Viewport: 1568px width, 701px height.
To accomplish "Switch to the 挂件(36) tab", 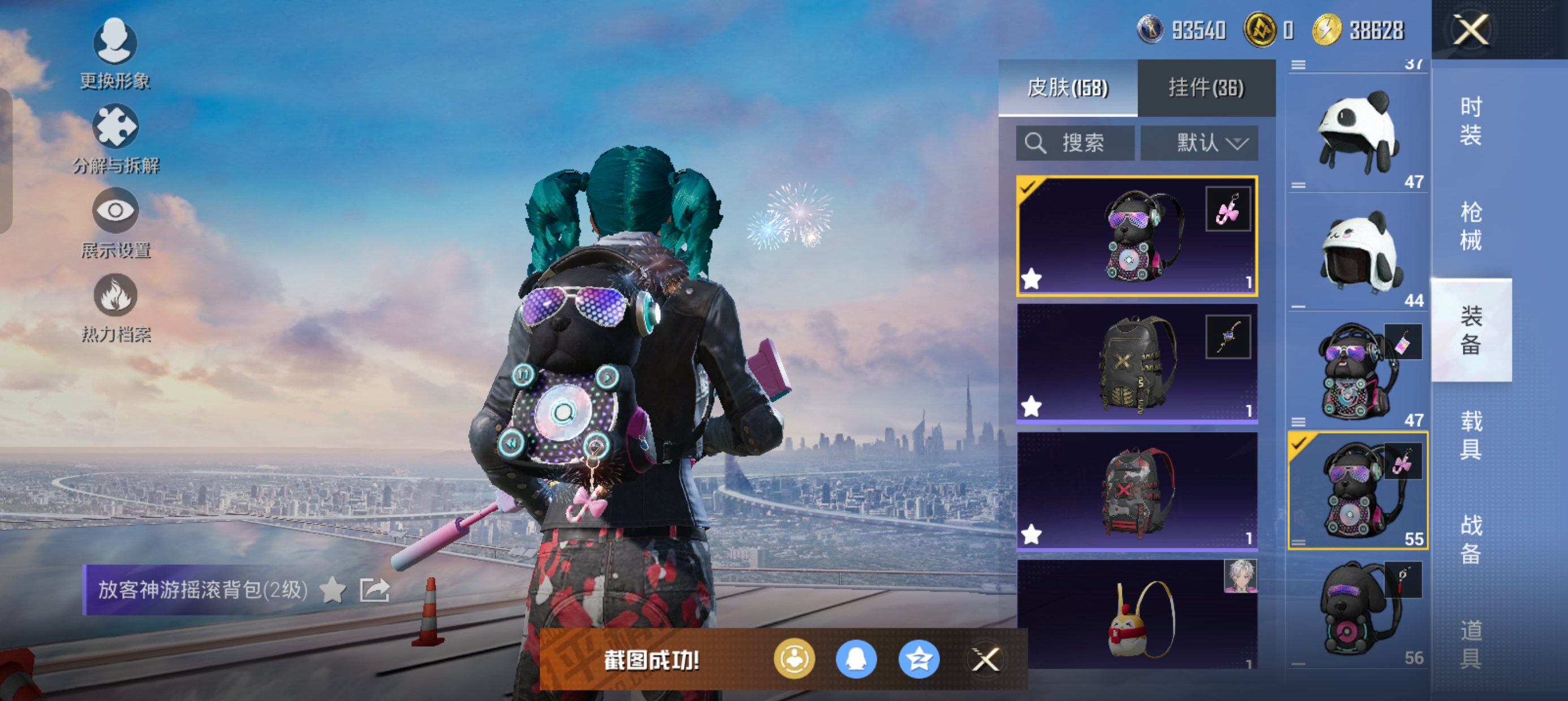I will point(1206,88).
